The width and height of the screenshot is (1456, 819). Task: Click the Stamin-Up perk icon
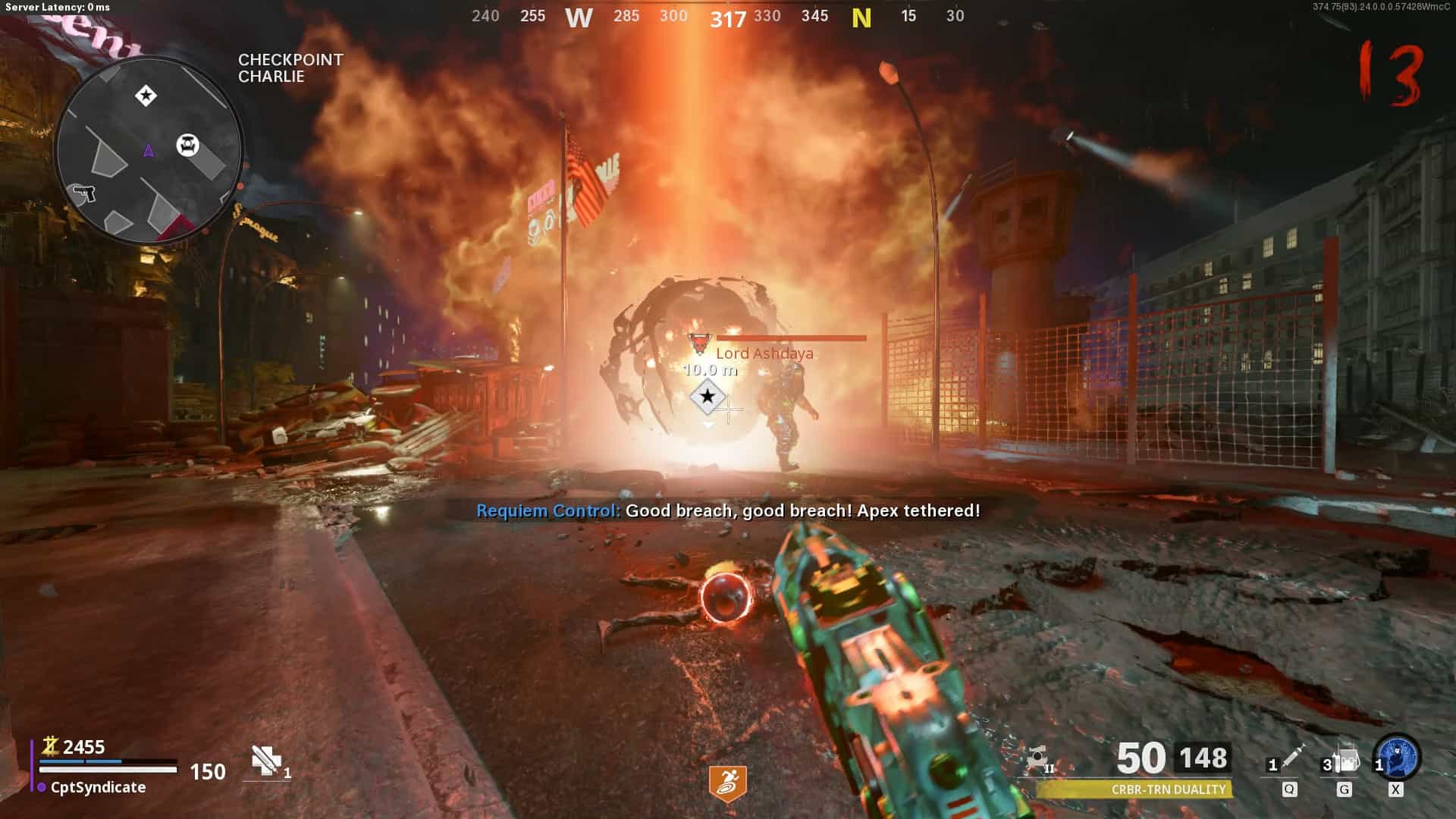click(x=727, y=783)
